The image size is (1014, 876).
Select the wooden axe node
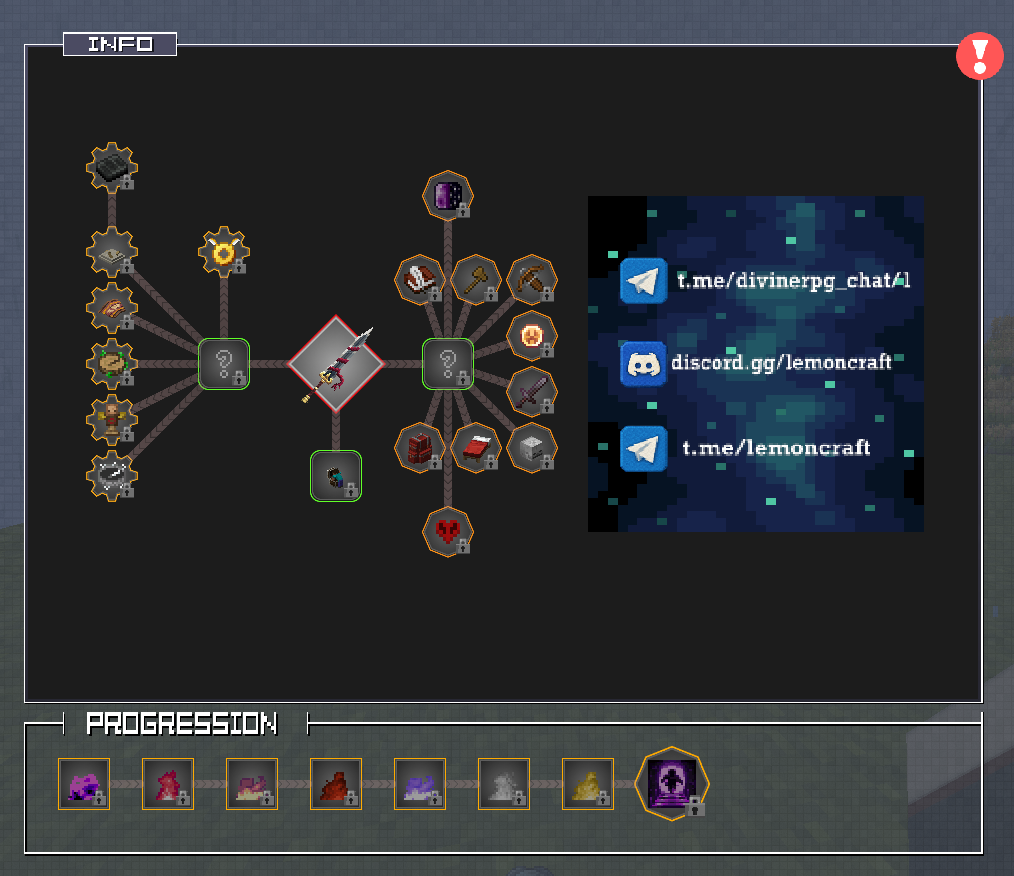click(476, 280)
